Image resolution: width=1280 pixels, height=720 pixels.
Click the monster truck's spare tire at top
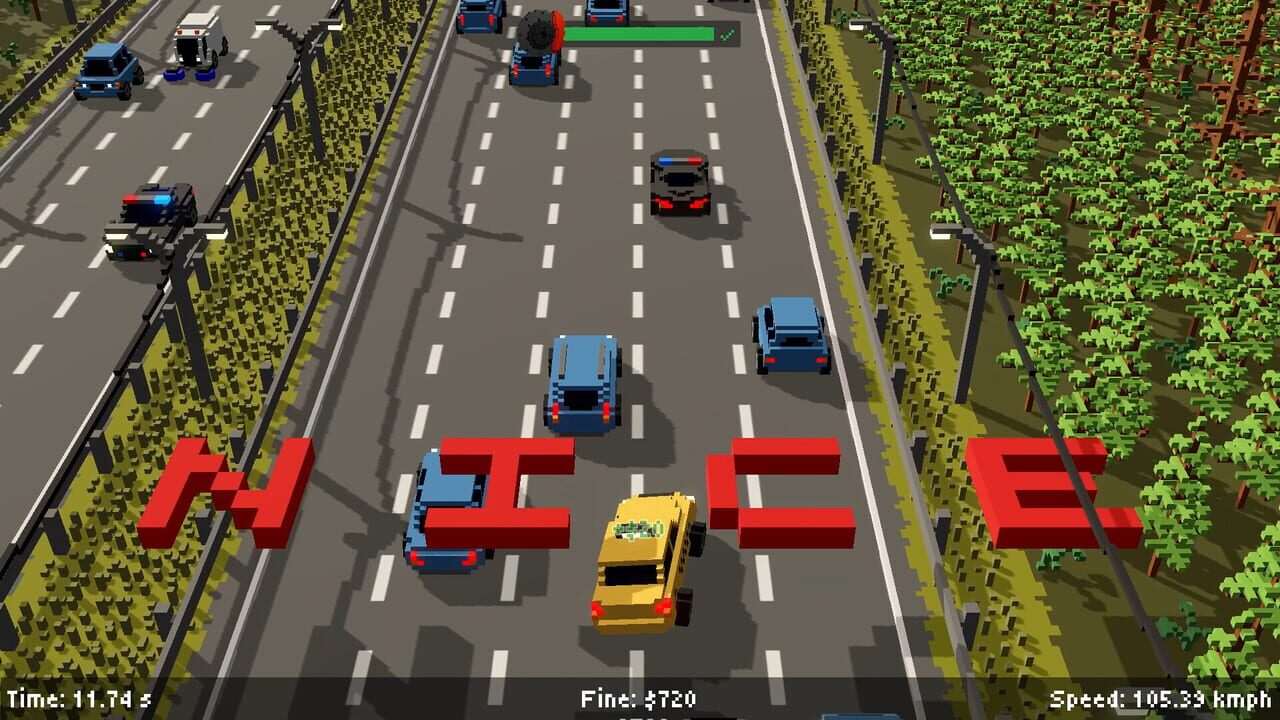click(x=537, y=30)
